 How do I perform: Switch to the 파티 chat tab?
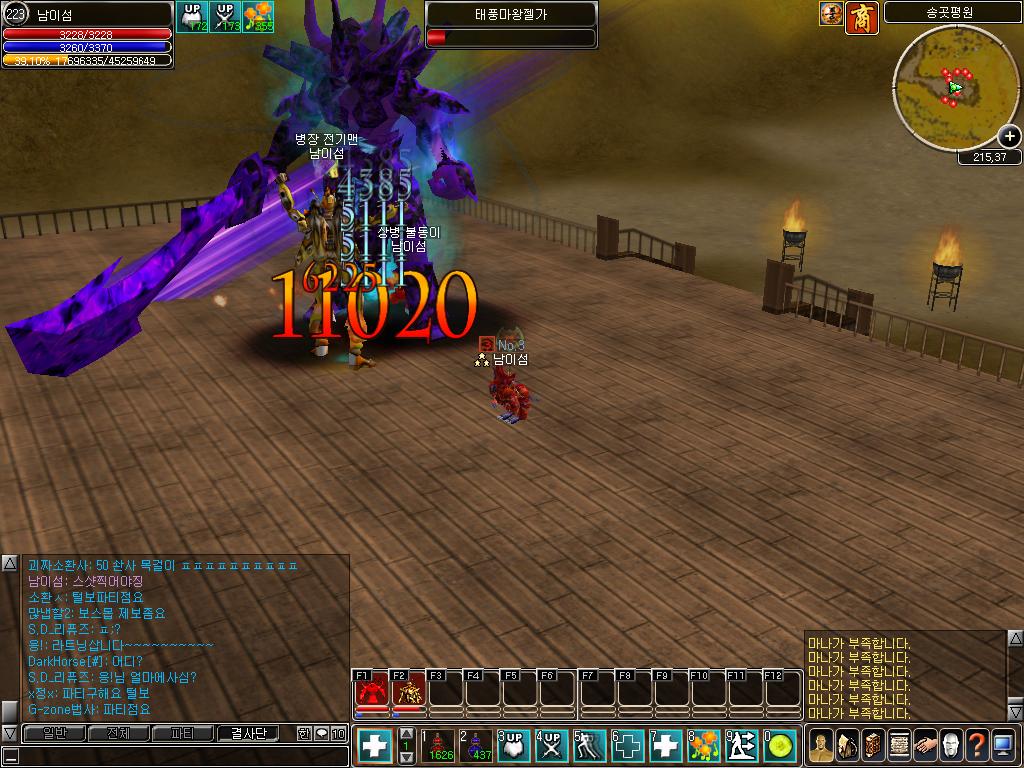183,734
